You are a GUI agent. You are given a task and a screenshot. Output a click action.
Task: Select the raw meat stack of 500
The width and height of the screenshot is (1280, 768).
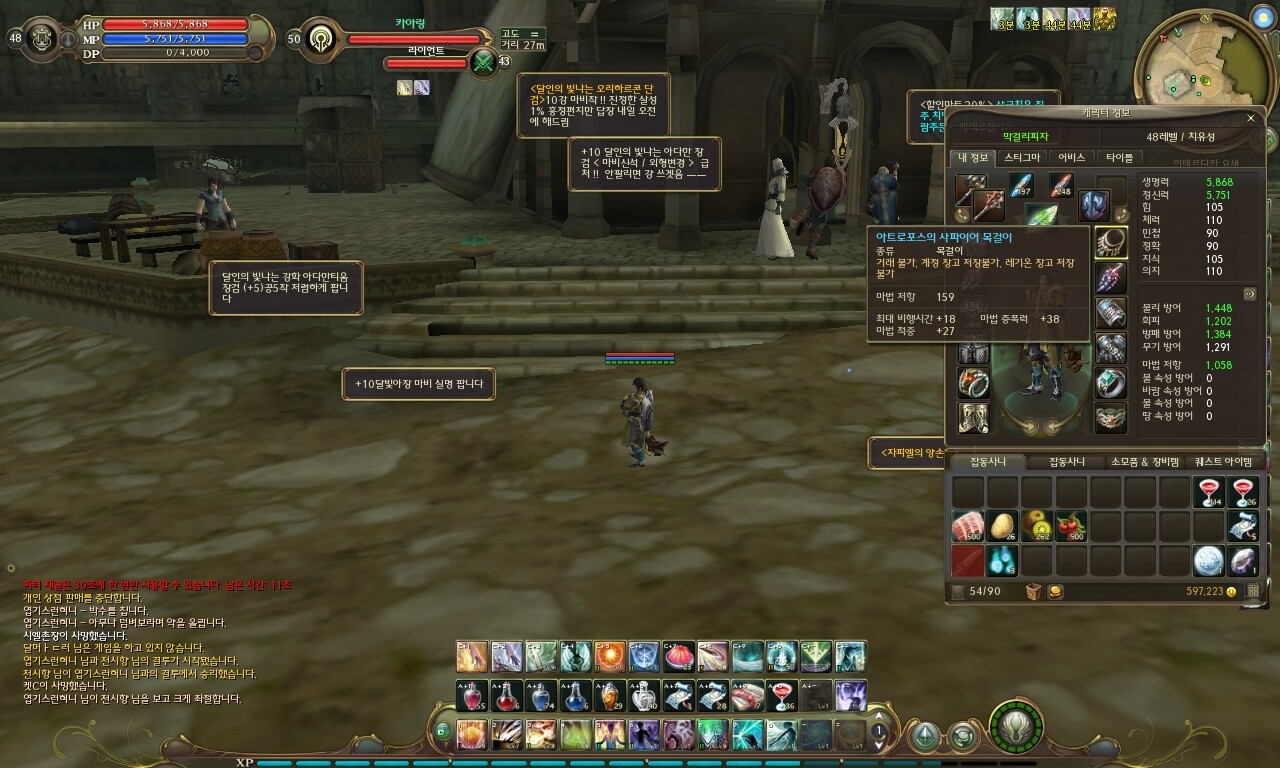(968, 526)
